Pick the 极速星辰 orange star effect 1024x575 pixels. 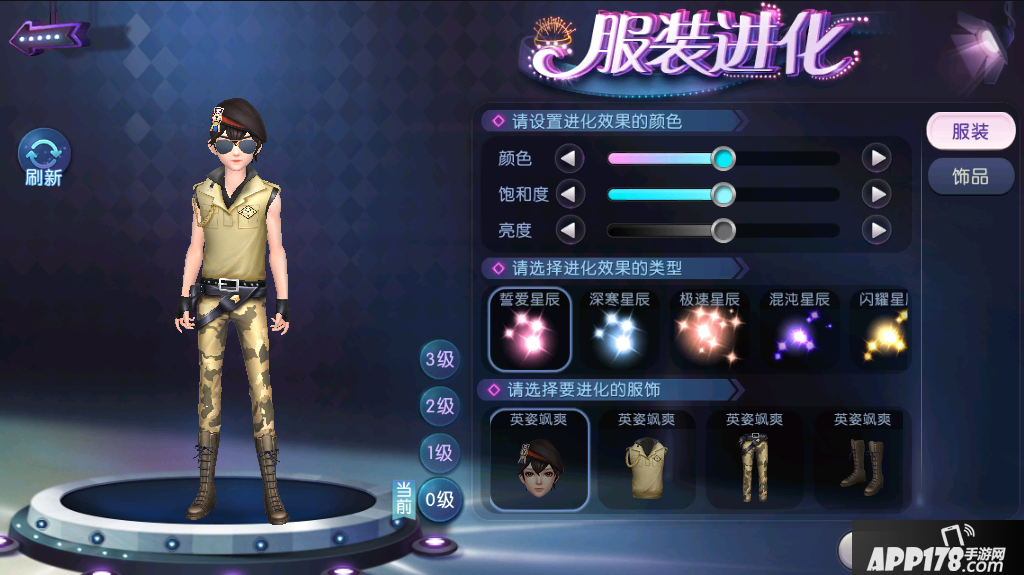pyautogui.click(x=709, y=330)
